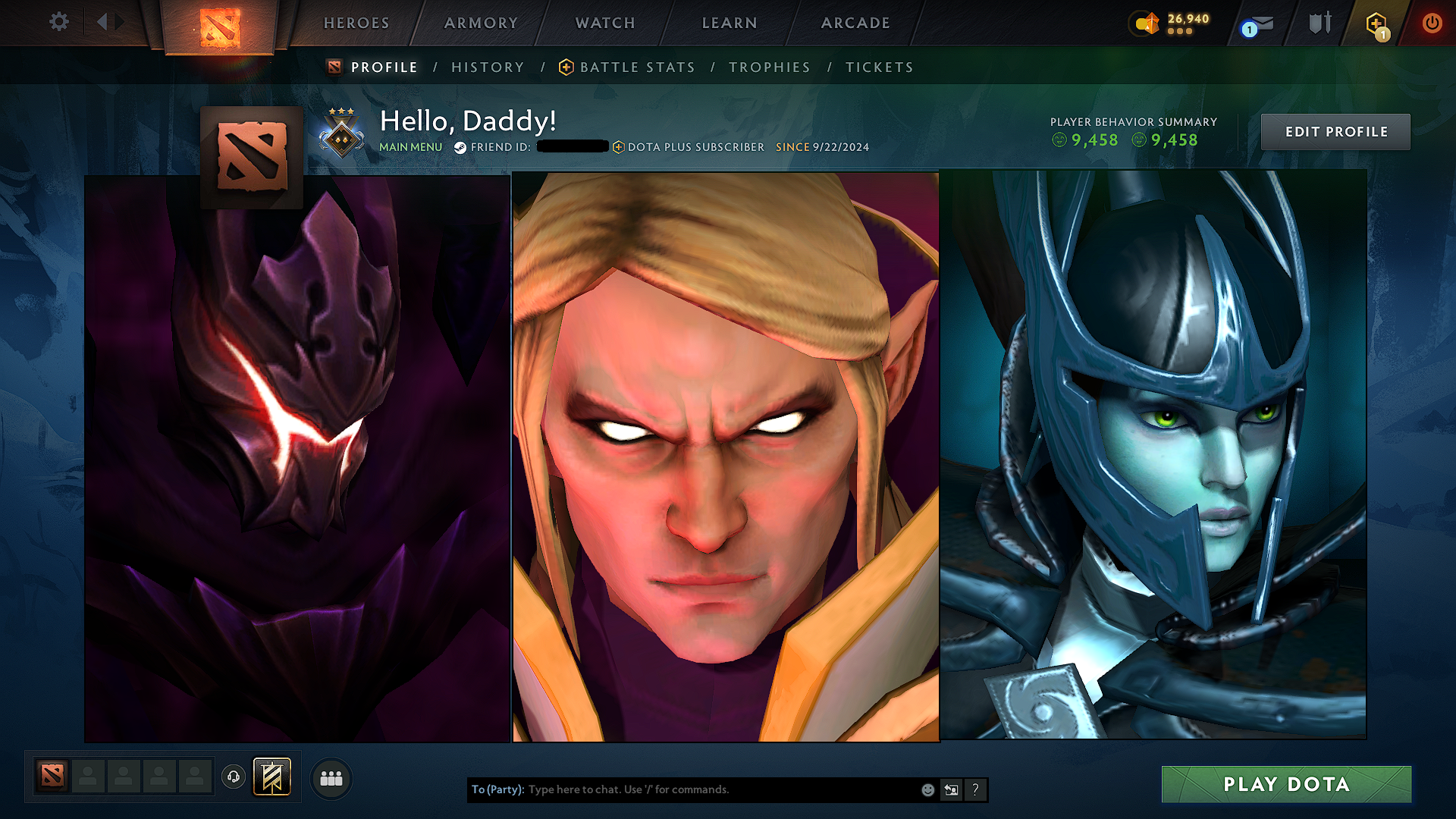Click the power button to exit Dota

(x=1432, y=23)
